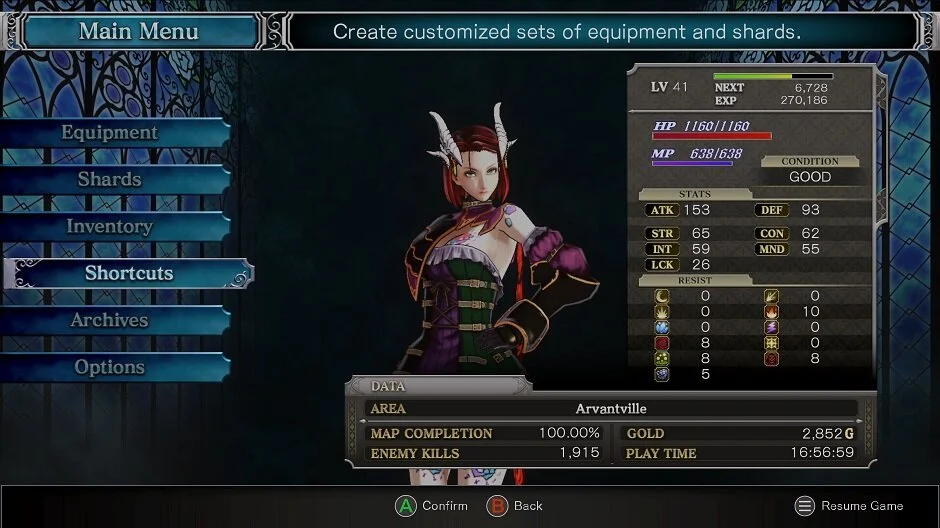Viewport: 940px width, 528px height.
Task: Open the Archives menu
Action: (x=110, y=321)
